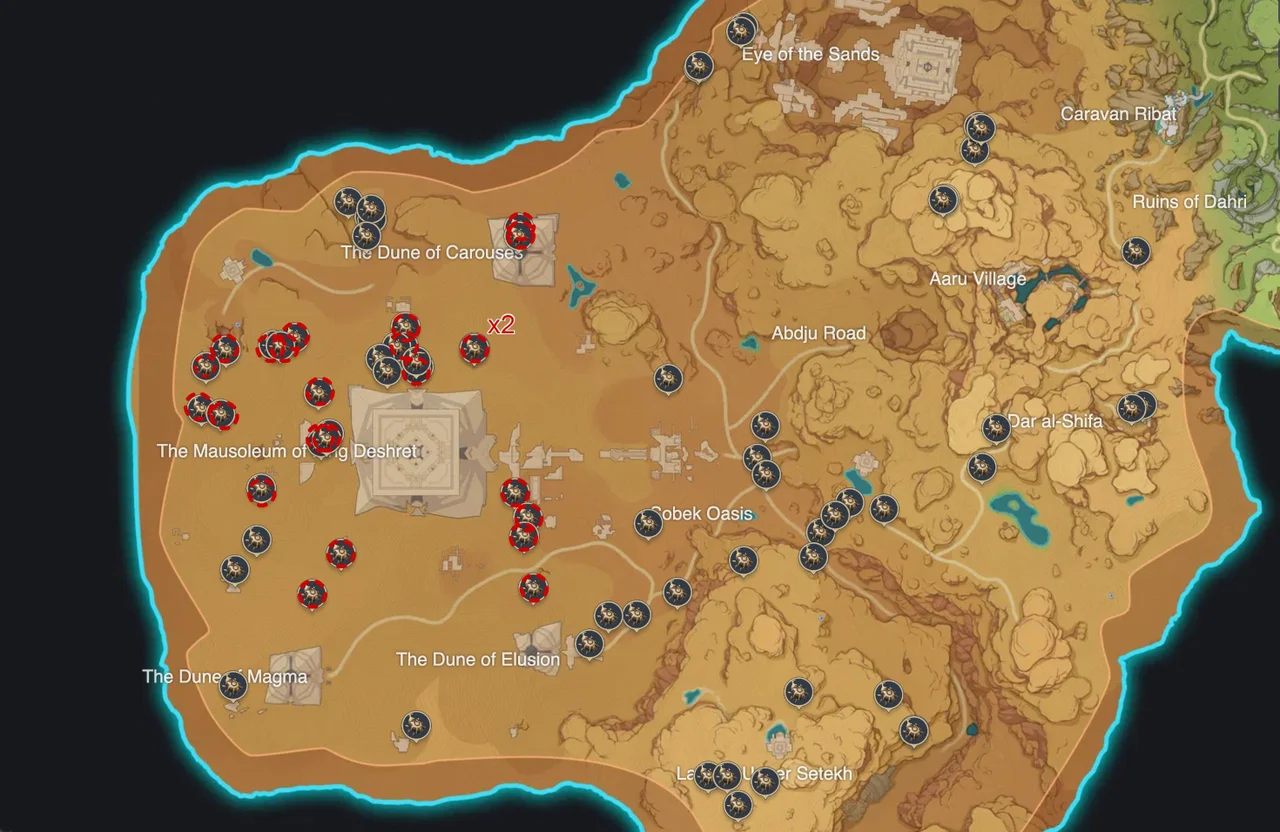
Task: Select the marker above Eye of the Sands
Action: pyautogui.click(x=740, y=29)
